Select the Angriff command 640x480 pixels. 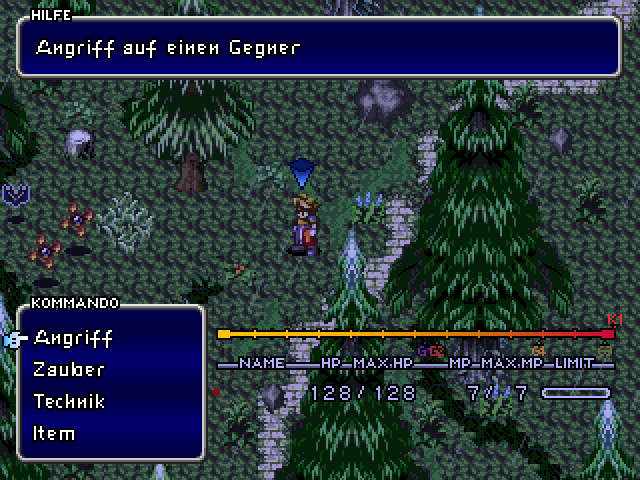(72, 337)
